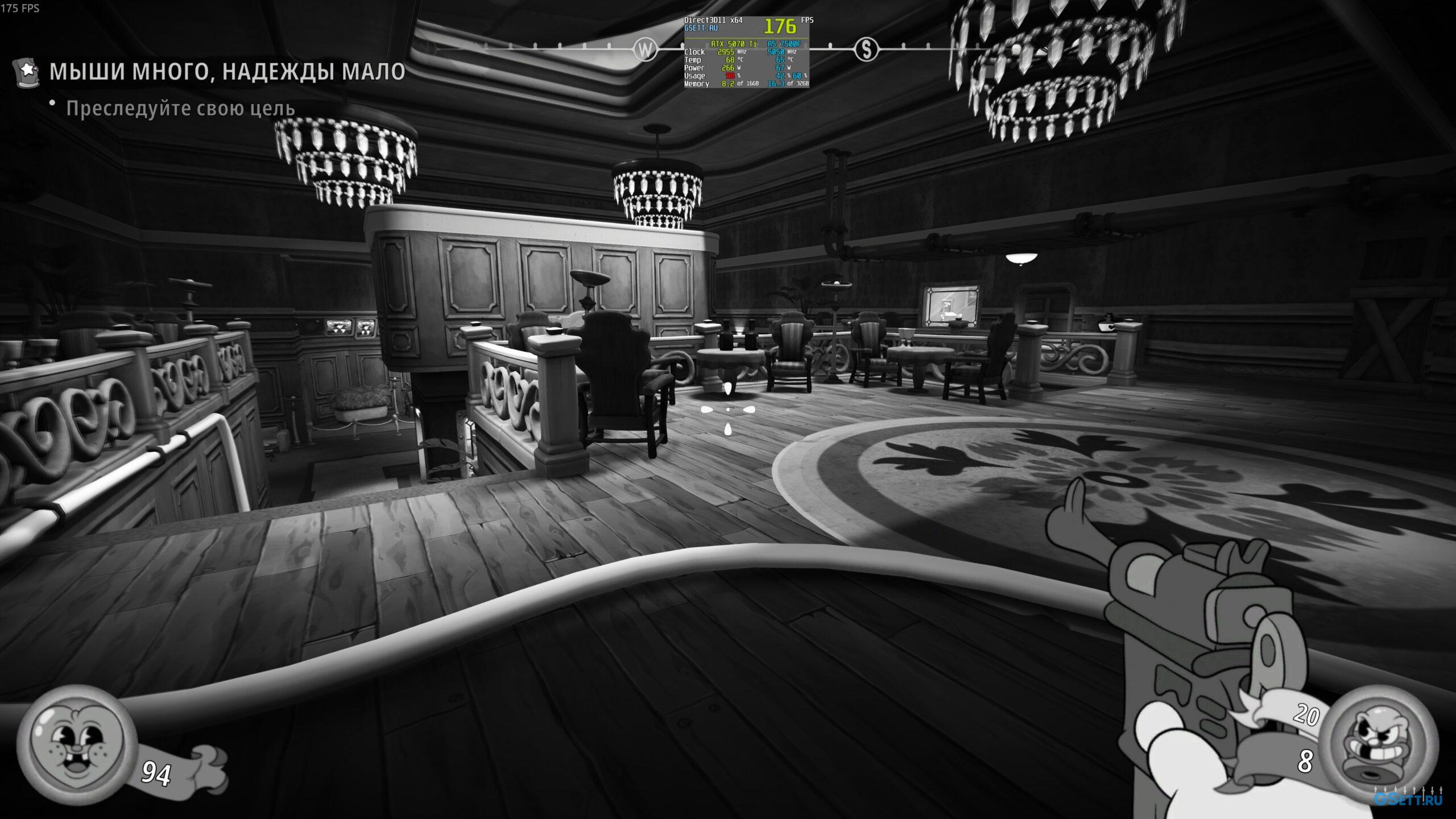Select the objective "Преследуйте свою цель"
Viewport: 1456px width, 819px height.
coord(180,108)
